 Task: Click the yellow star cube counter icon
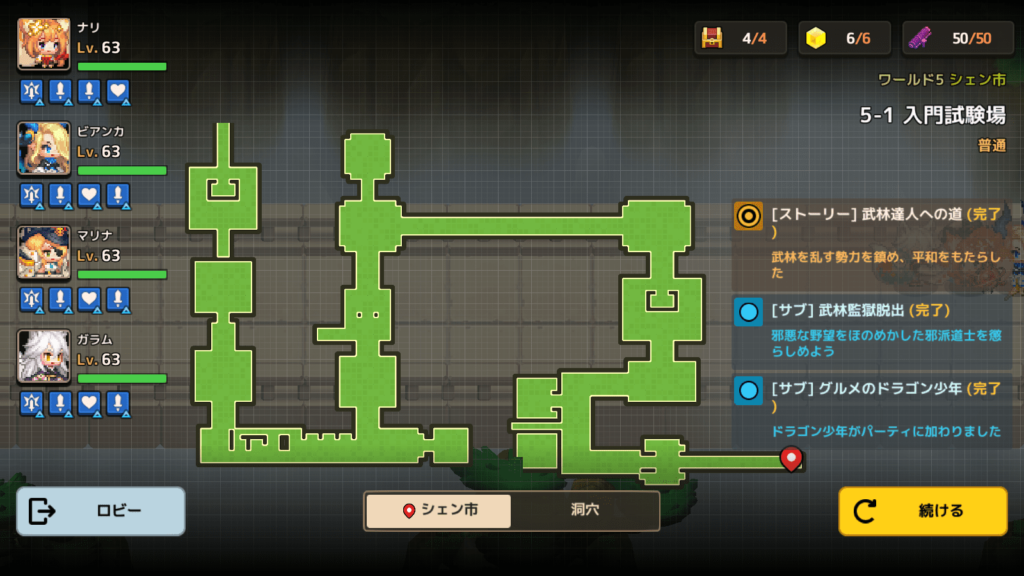point(817,38)
